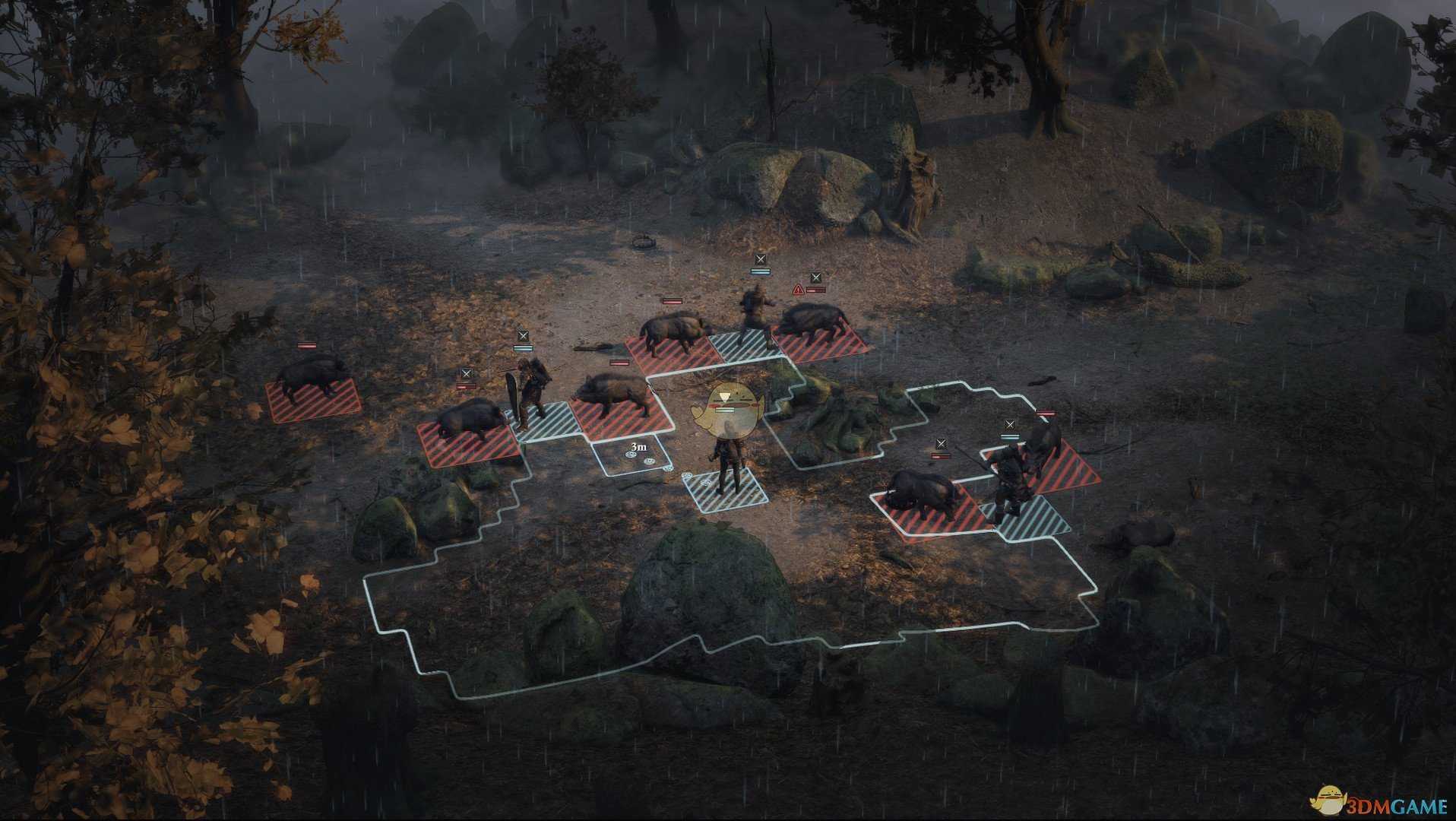
Task: Click the engagement icon above the top archer
Action: 760,260
